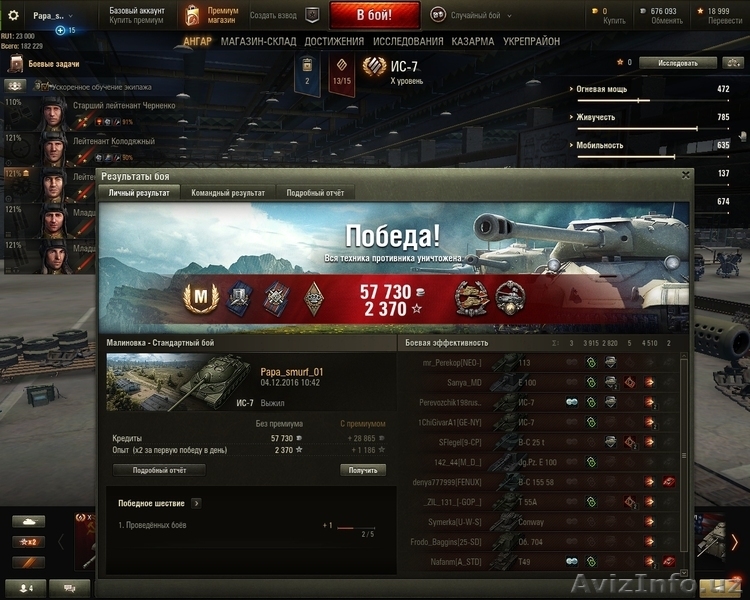750x600 pixels.
Task: Open the game settings gear menu
Action: [14, 15]
